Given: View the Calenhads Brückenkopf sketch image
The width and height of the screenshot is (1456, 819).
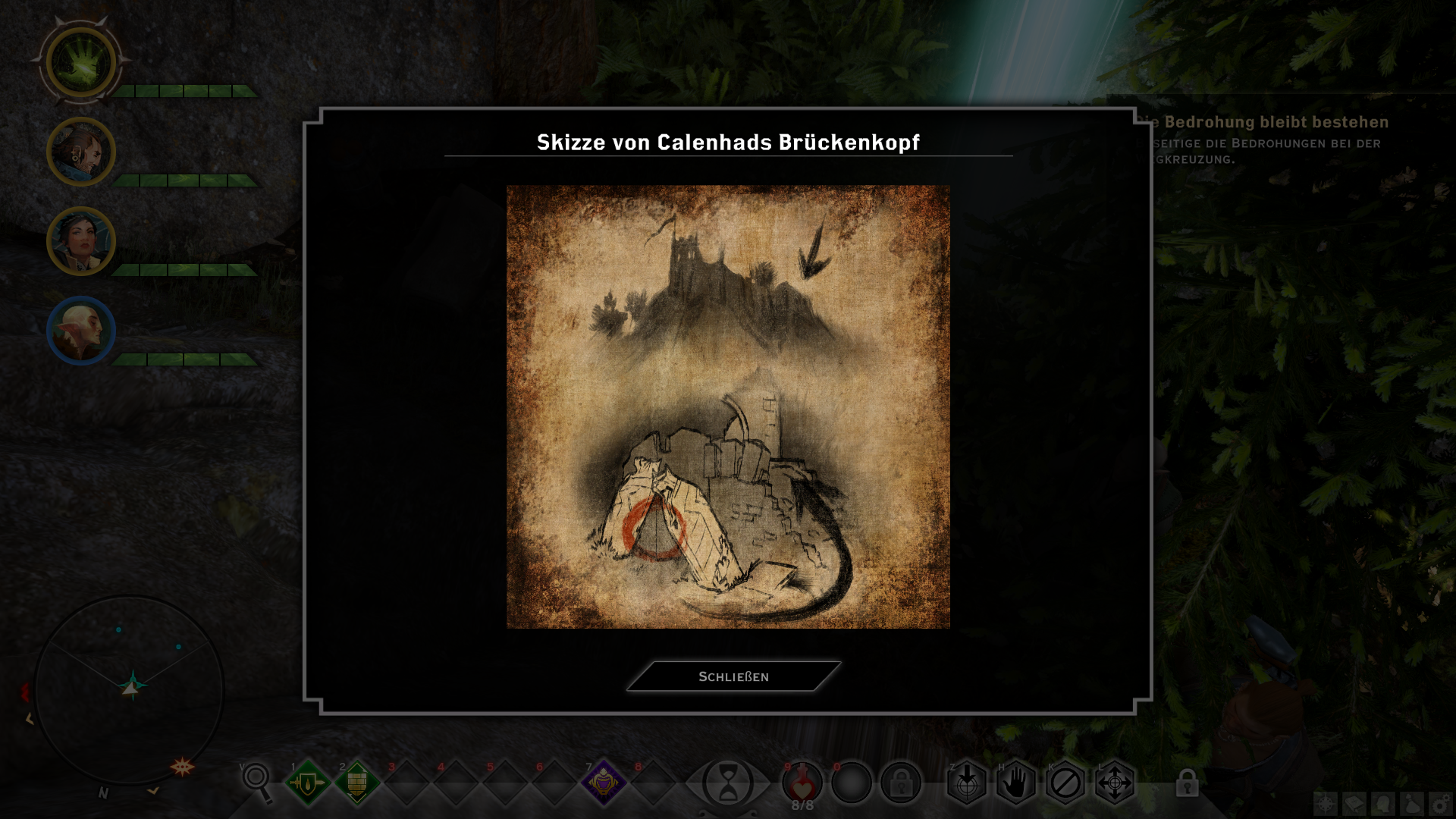Looking at the screenshot, I should click(x=728, y=406).
